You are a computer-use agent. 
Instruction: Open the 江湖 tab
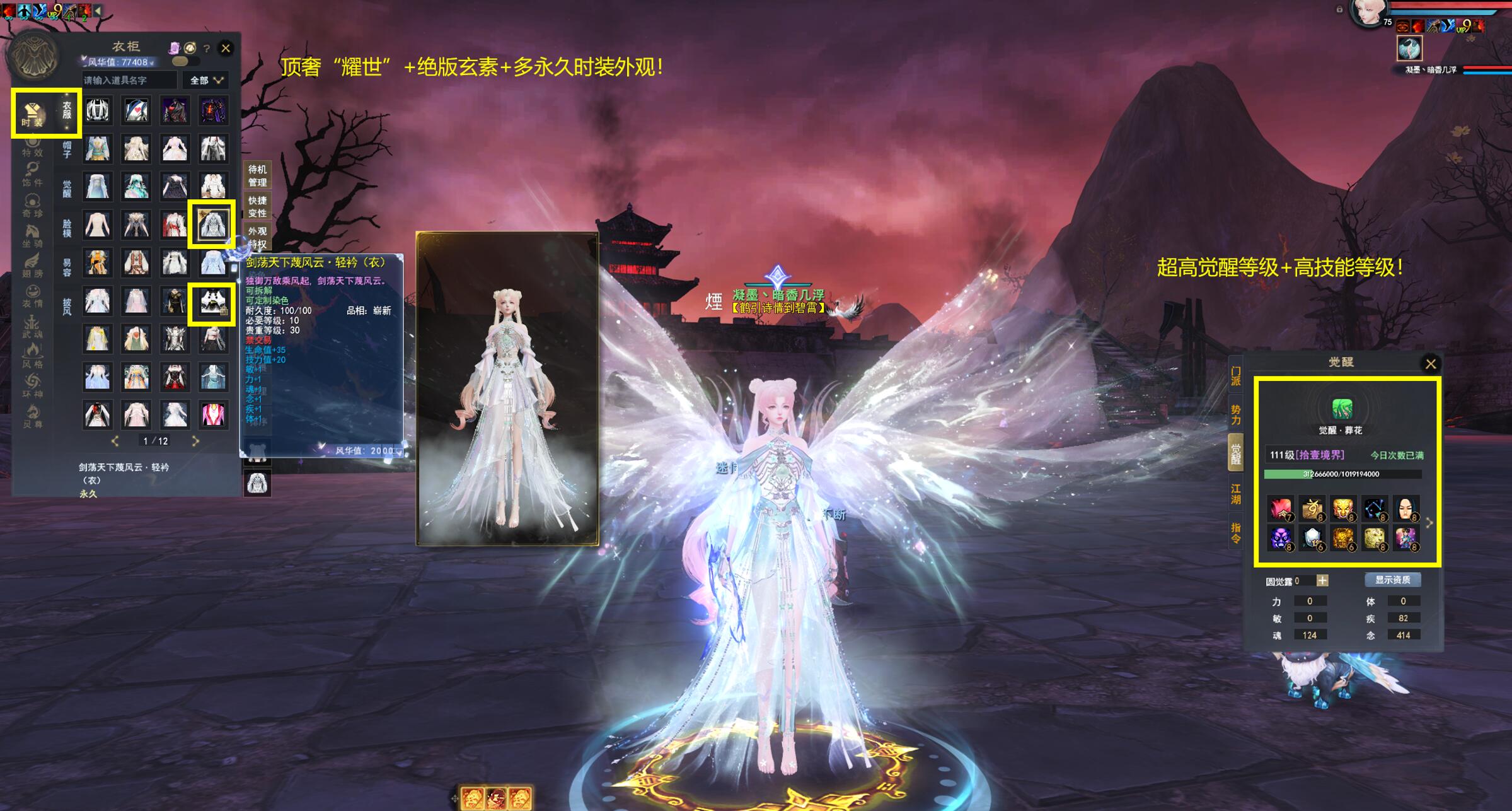(1235, 494)
